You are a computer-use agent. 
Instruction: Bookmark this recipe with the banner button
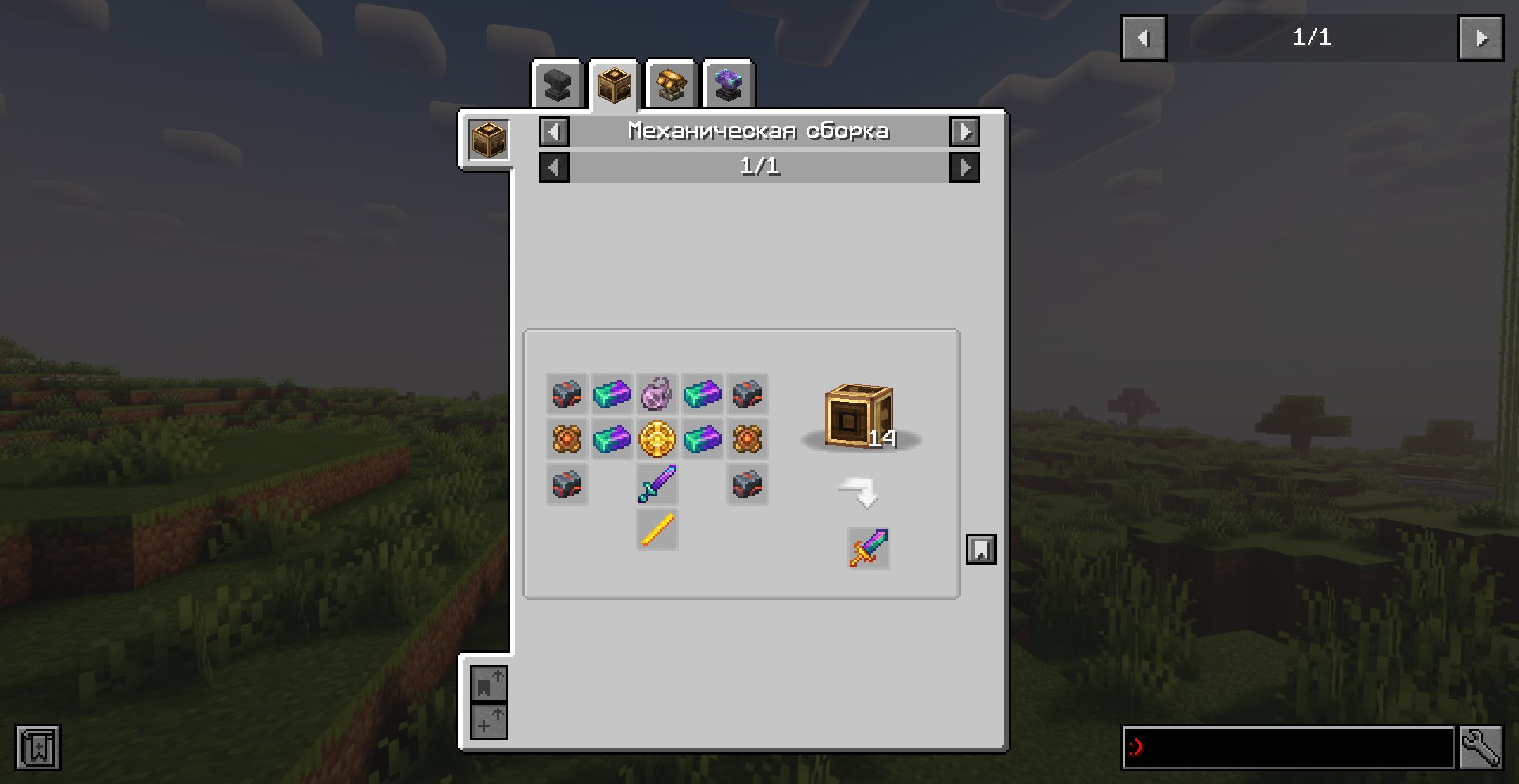981,549
